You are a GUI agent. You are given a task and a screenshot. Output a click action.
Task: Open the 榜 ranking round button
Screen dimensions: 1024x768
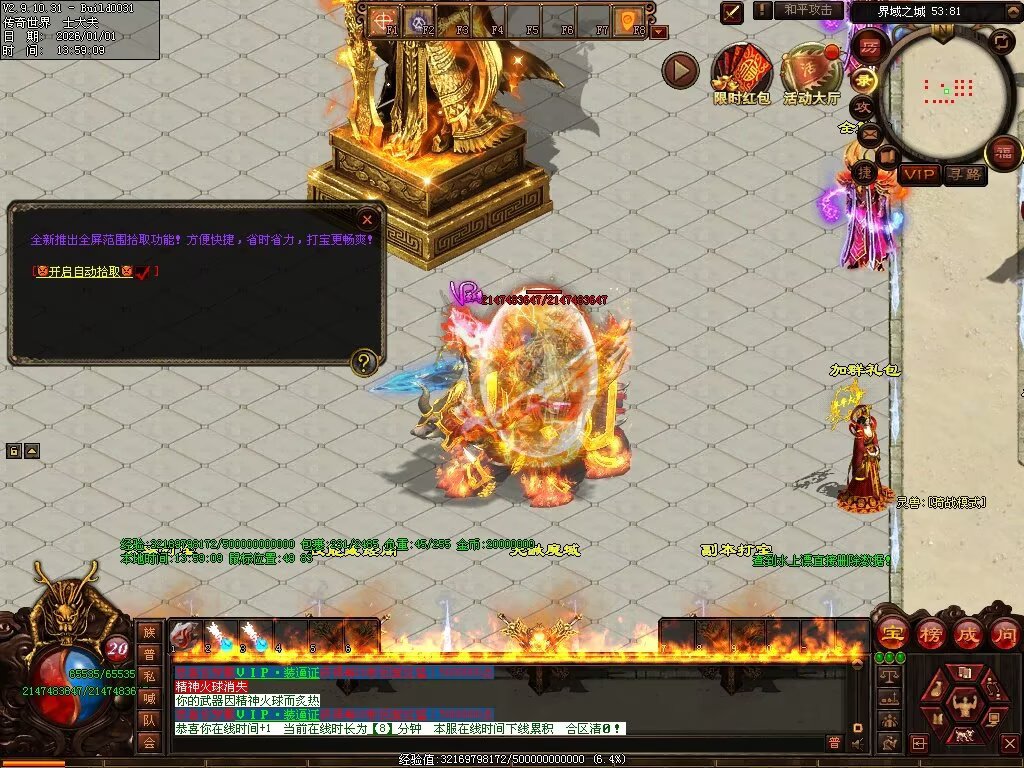point(930,633)
